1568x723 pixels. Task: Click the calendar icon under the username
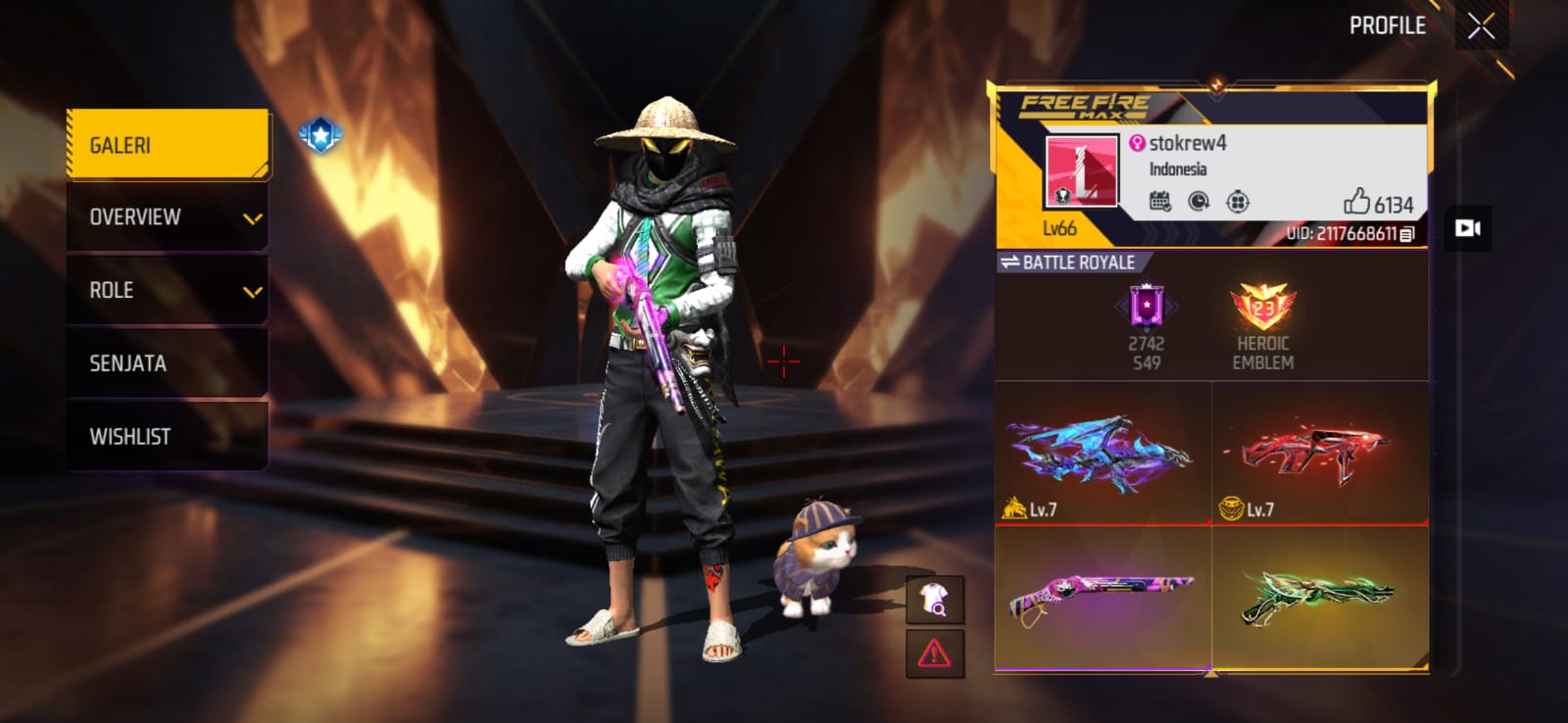(x=1159, y=202)
